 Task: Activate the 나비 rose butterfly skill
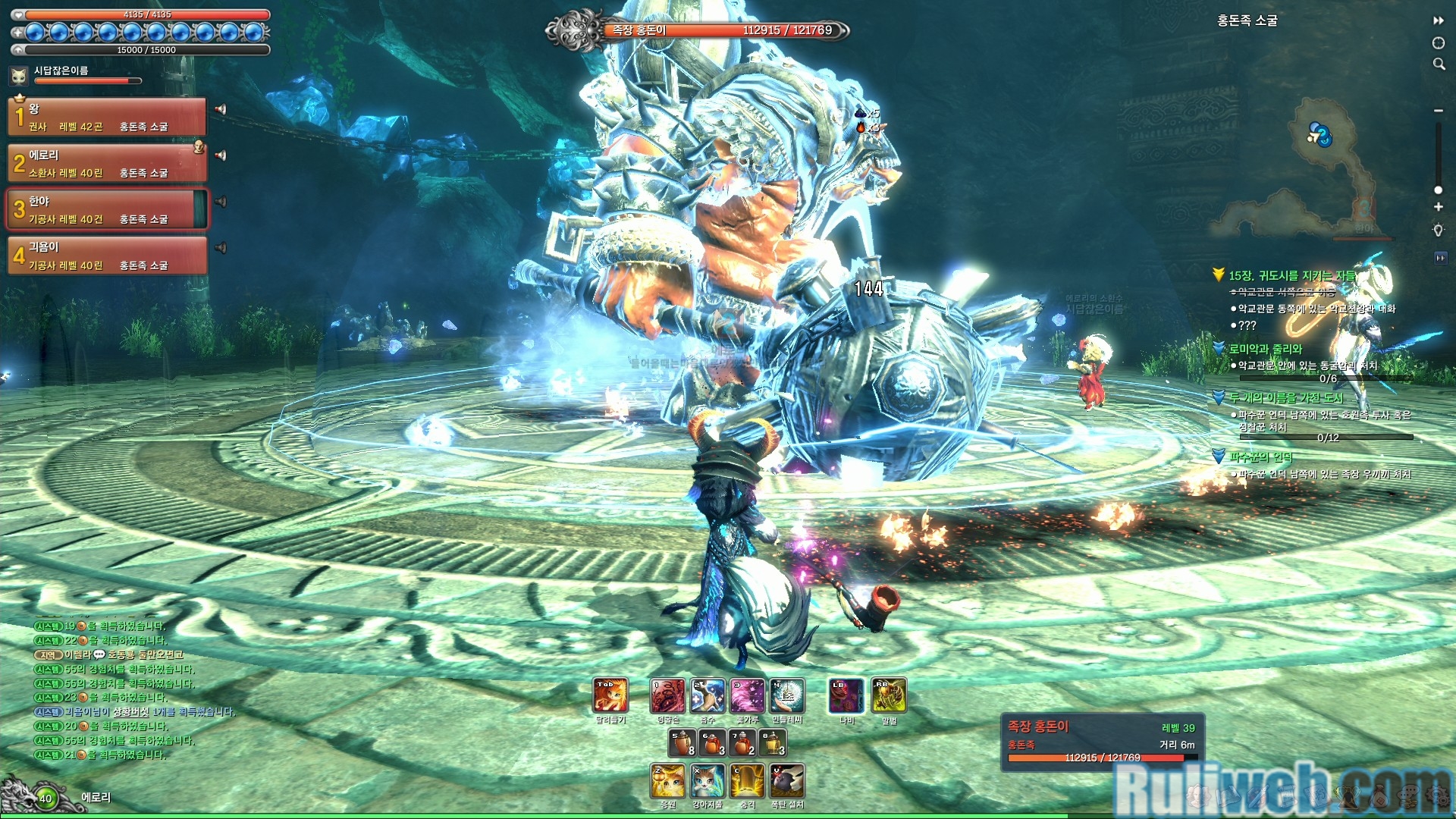click(846, 695)
